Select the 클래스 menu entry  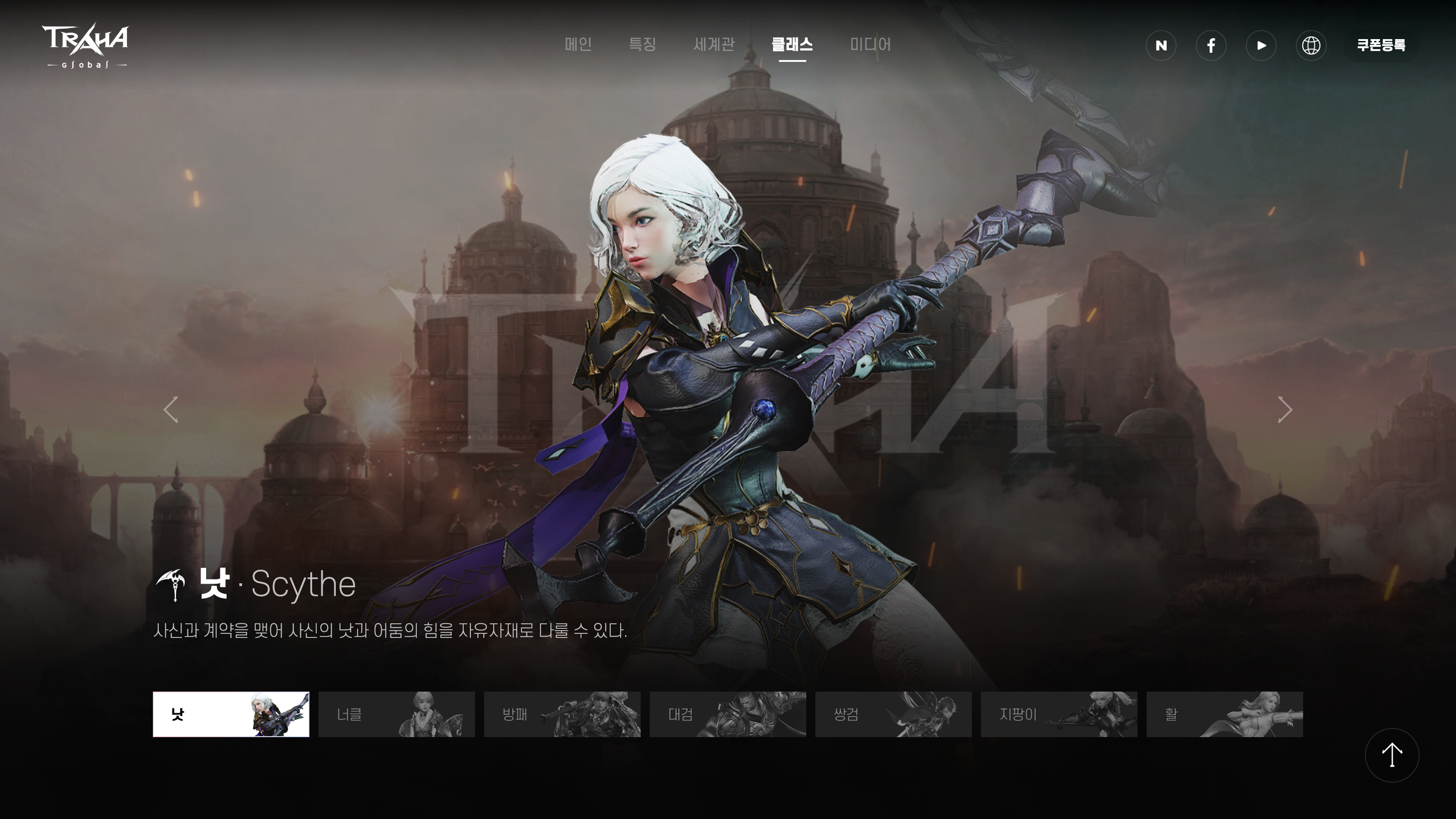792,44
